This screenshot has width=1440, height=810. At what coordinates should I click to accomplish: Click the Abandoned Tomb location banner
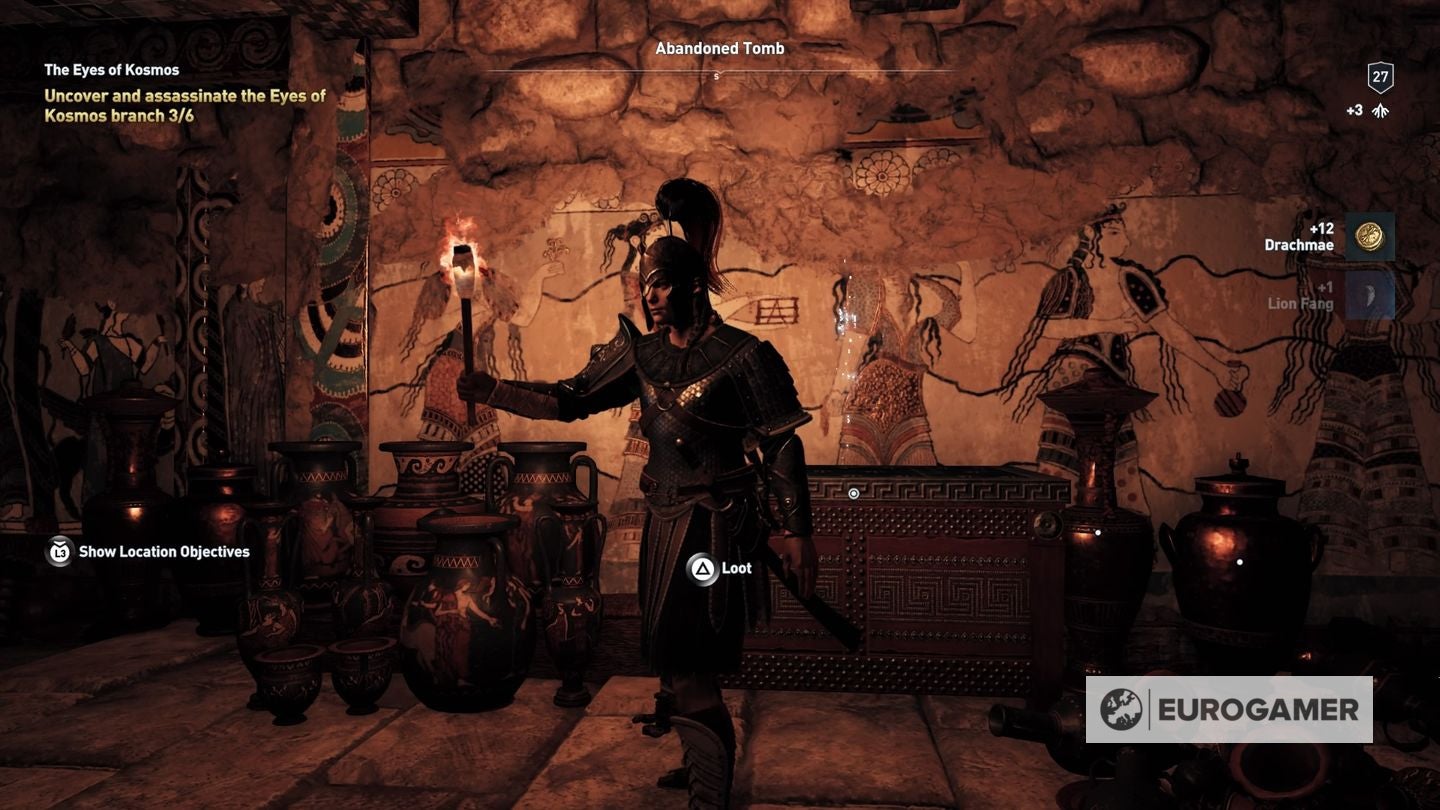click(x=719, y=48)
